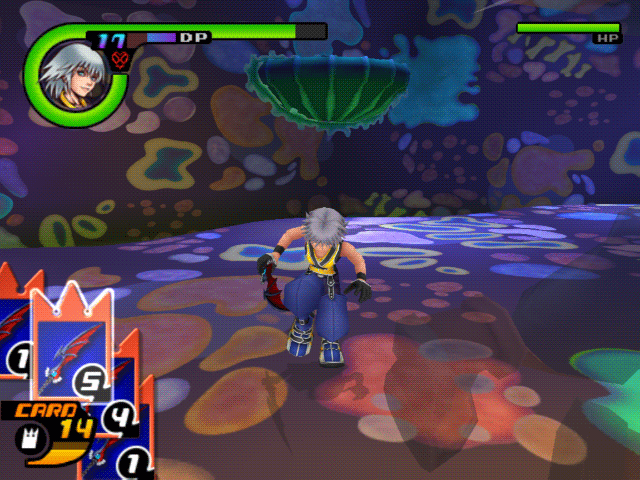Click the heart emblem beside the DP gauge
The image size is (640, 480).
[x=124, y=61]
